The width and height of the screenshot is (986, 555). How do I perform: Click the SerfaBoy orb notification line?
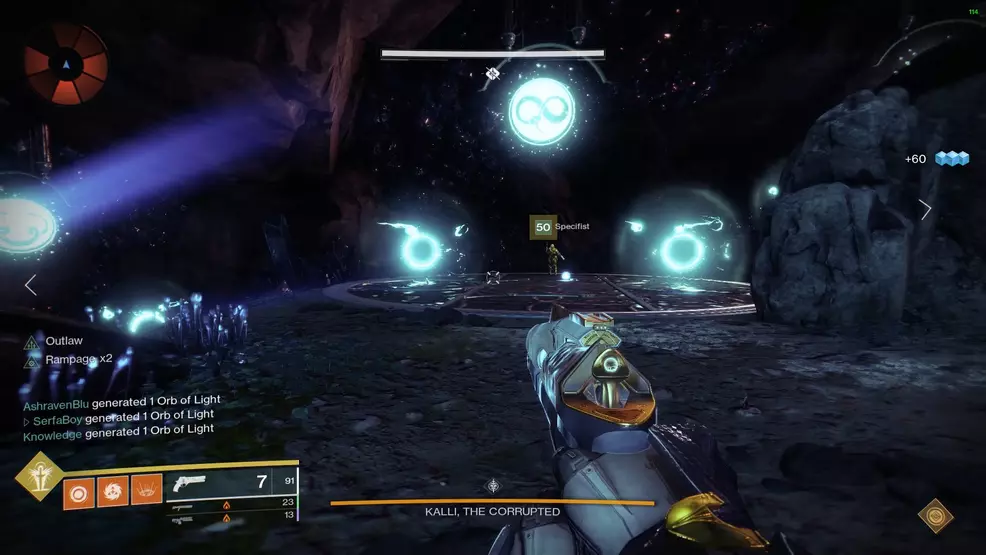coord(118,415)
